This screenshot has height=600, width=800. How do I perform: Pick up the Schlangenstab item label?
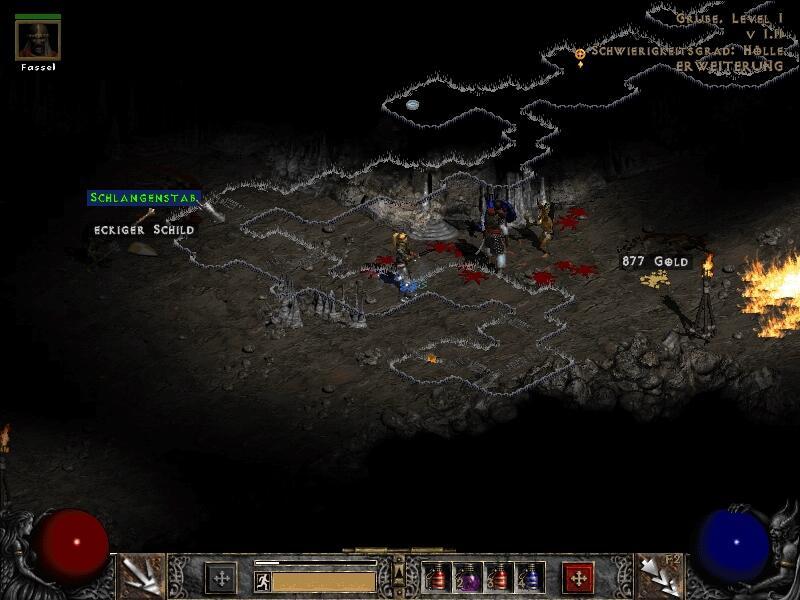tap(144, 198)
